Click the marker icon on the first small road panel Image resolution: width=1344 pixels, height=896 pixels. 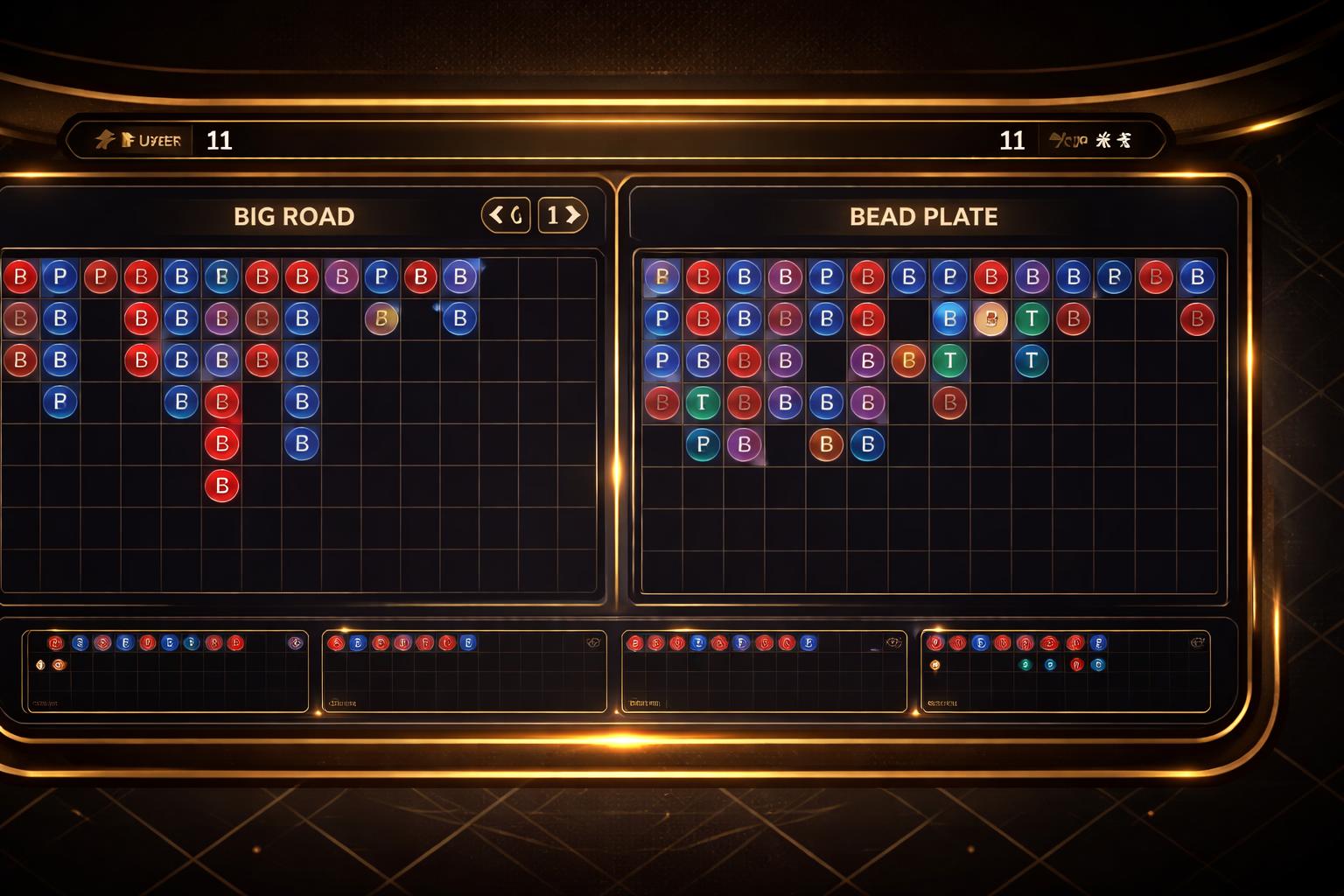(x=38, y=662)
